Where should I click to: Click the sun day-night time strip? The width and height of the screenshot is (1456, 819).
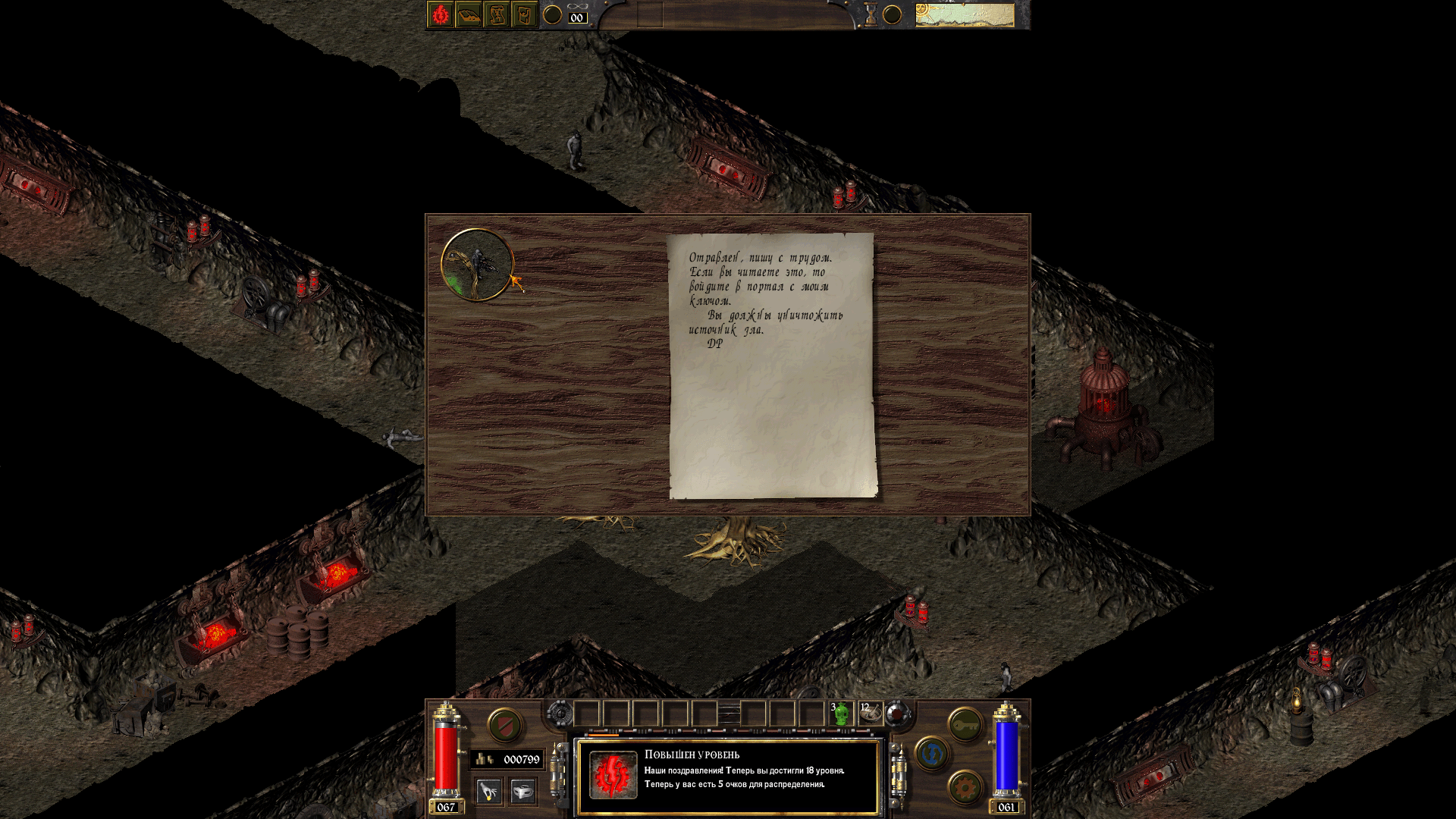(964, 15)
